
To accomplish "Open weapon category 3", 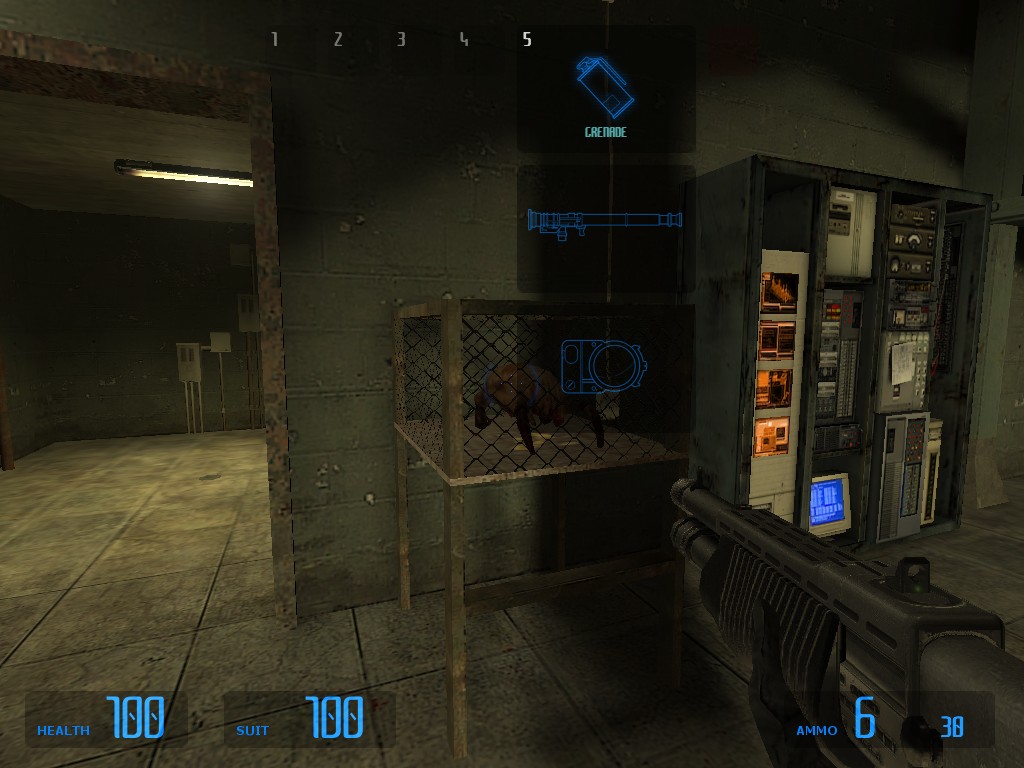I will [401, 40].
